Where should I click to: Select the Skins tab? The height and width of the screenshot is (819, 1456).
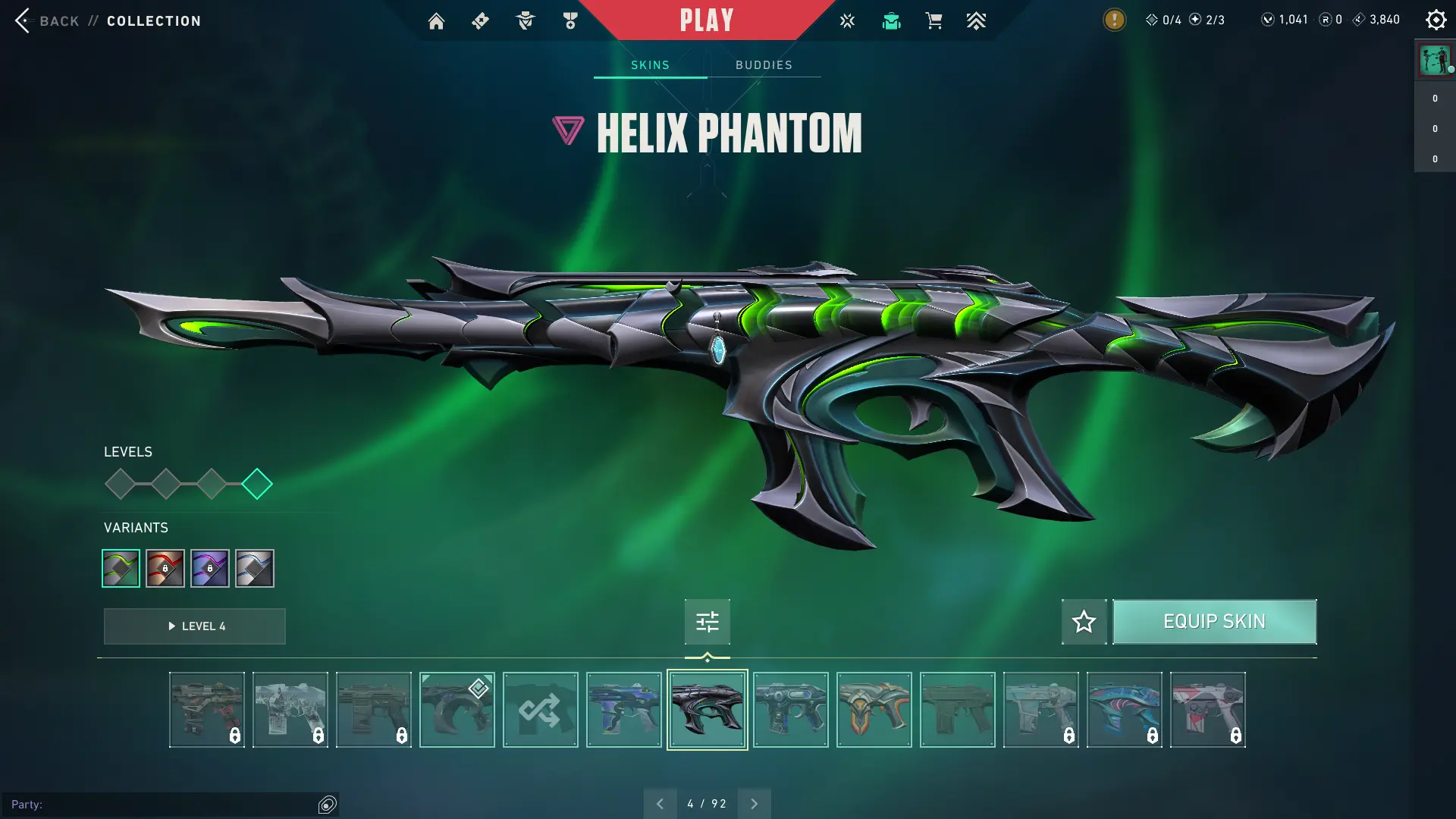click(x=650, y=65)
